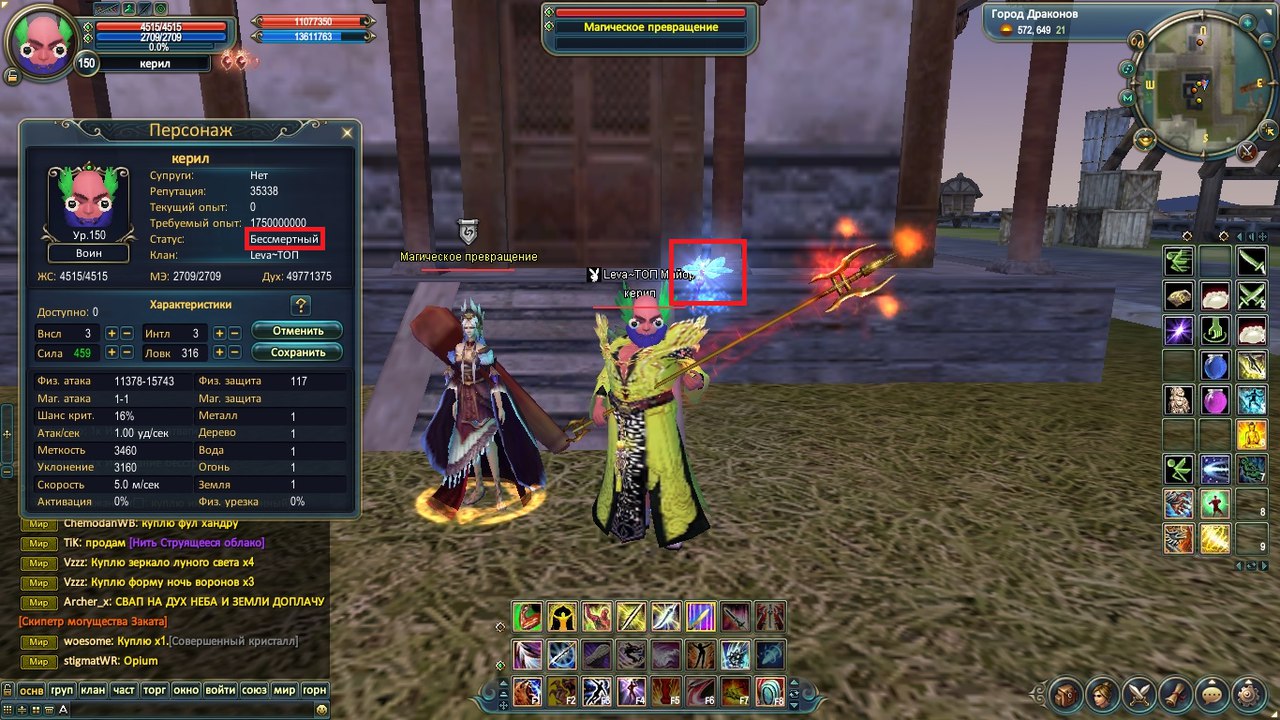The height and width of the screenshot is (720, 1280).
Task: Decrease Ловк with its minus button
Action: coord(234,353)
